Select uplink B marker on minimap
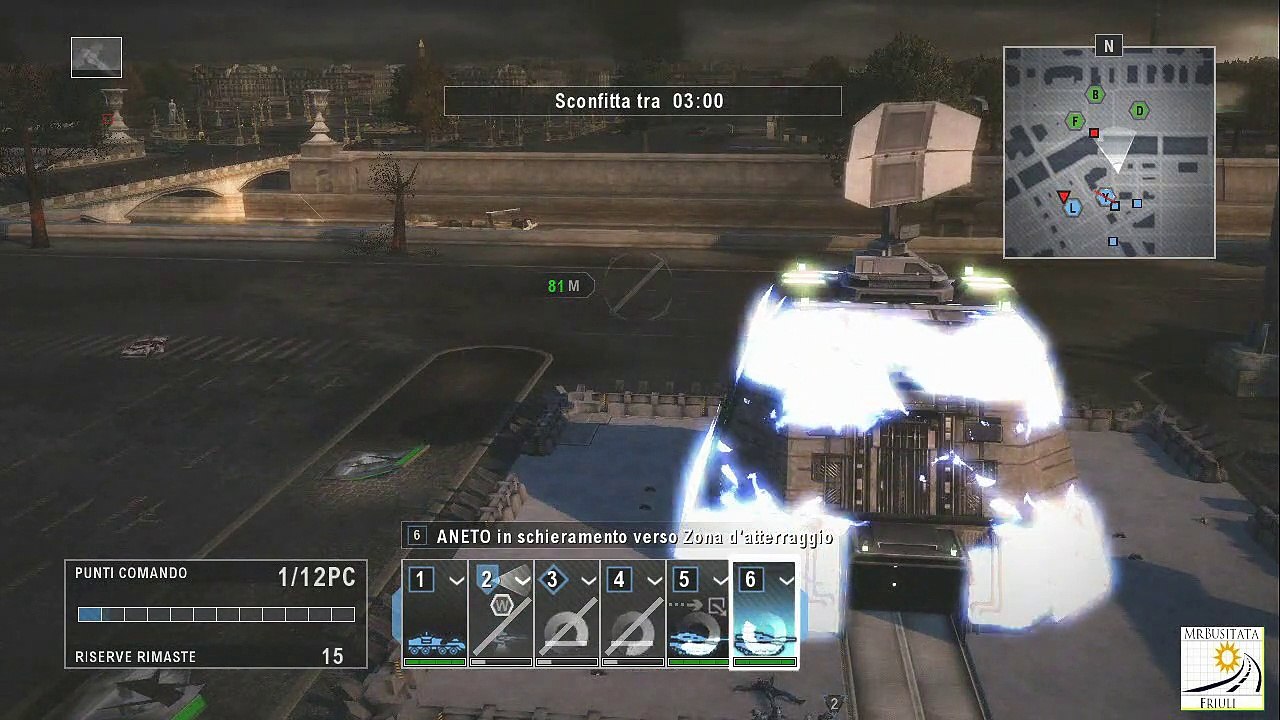 (1096, 95)
